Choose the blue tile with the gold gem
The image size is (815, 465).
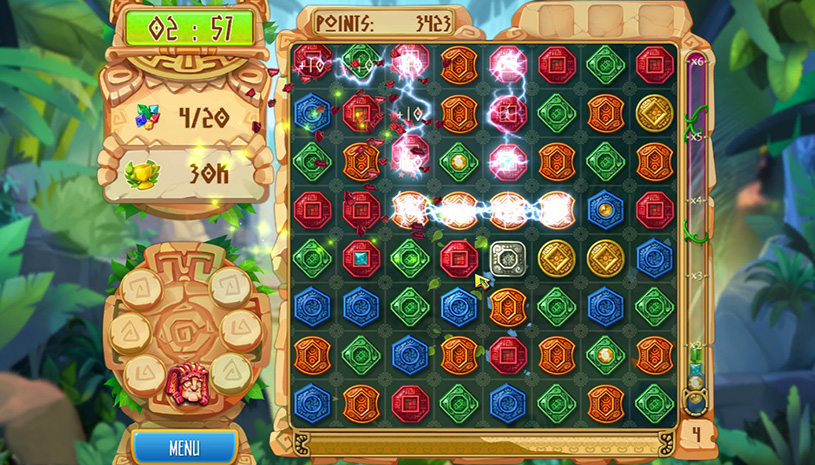606,210
